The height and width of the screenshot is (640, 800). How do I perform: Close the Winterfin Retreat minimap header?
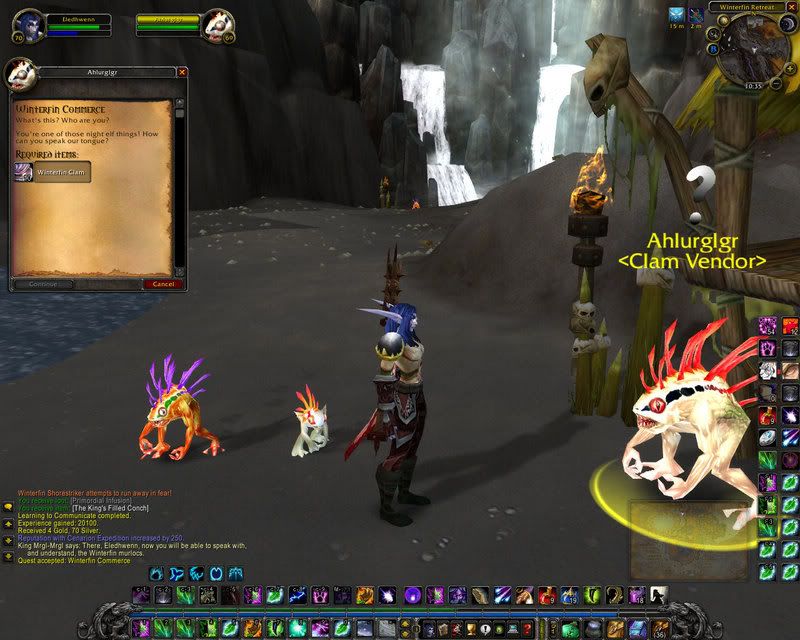[792, 7]
